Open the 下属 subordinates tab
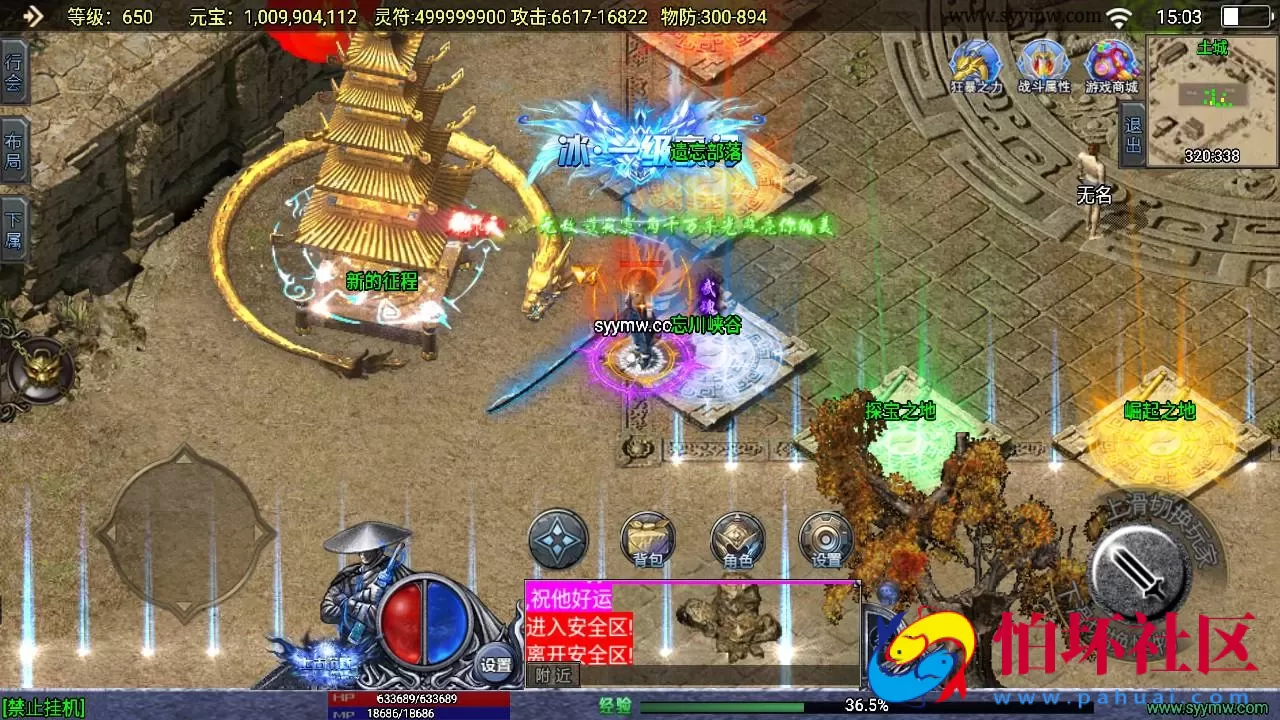 point(13,229)
